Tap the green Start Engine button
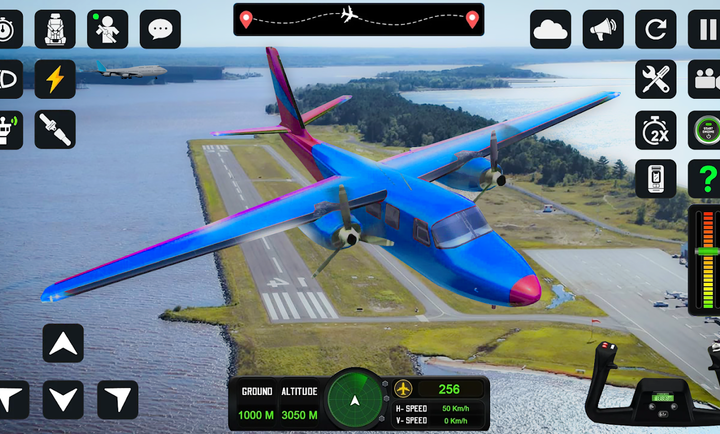Viewport: 720px width, 434px height. pos(706,130)
